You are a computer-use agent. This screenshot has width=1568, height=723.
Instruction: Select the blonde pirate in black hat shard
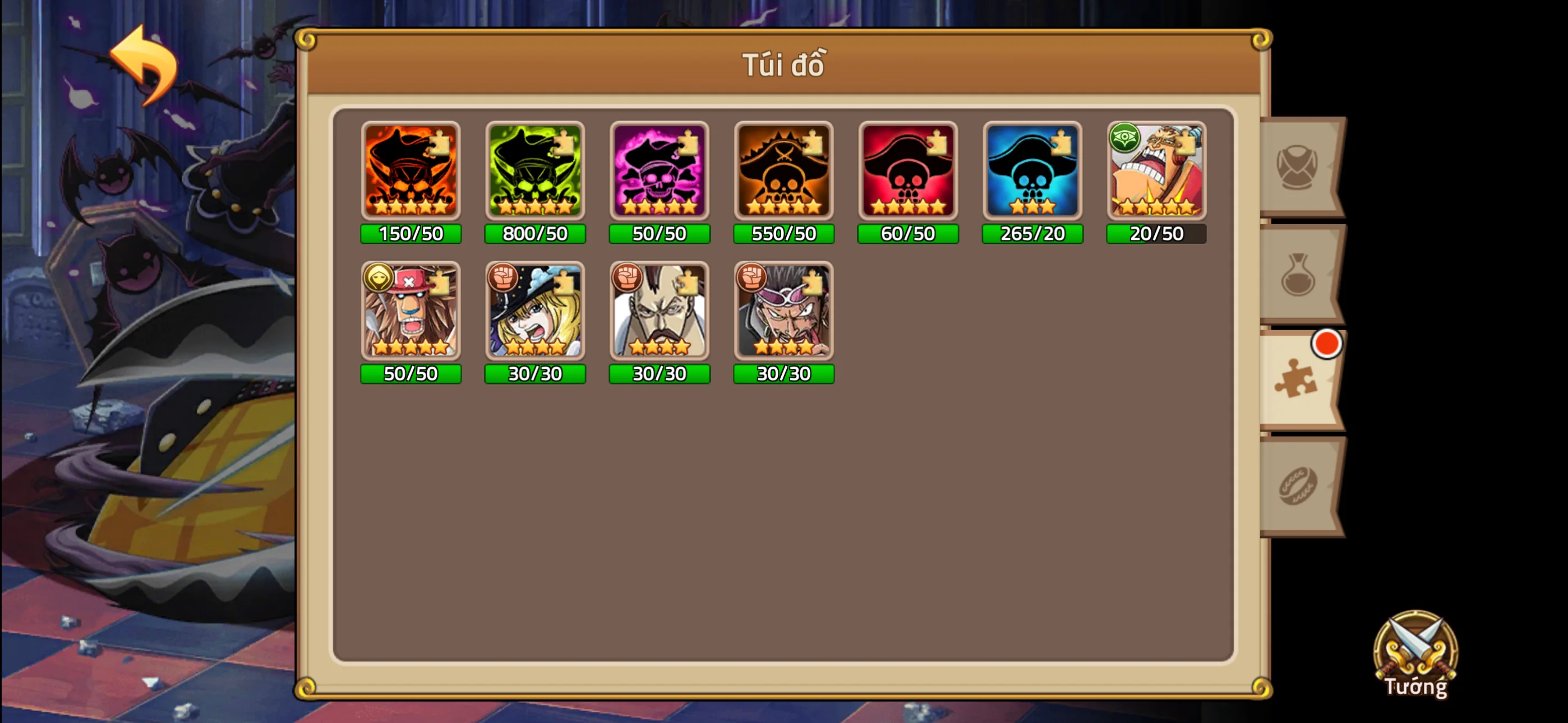pos(535,312)
